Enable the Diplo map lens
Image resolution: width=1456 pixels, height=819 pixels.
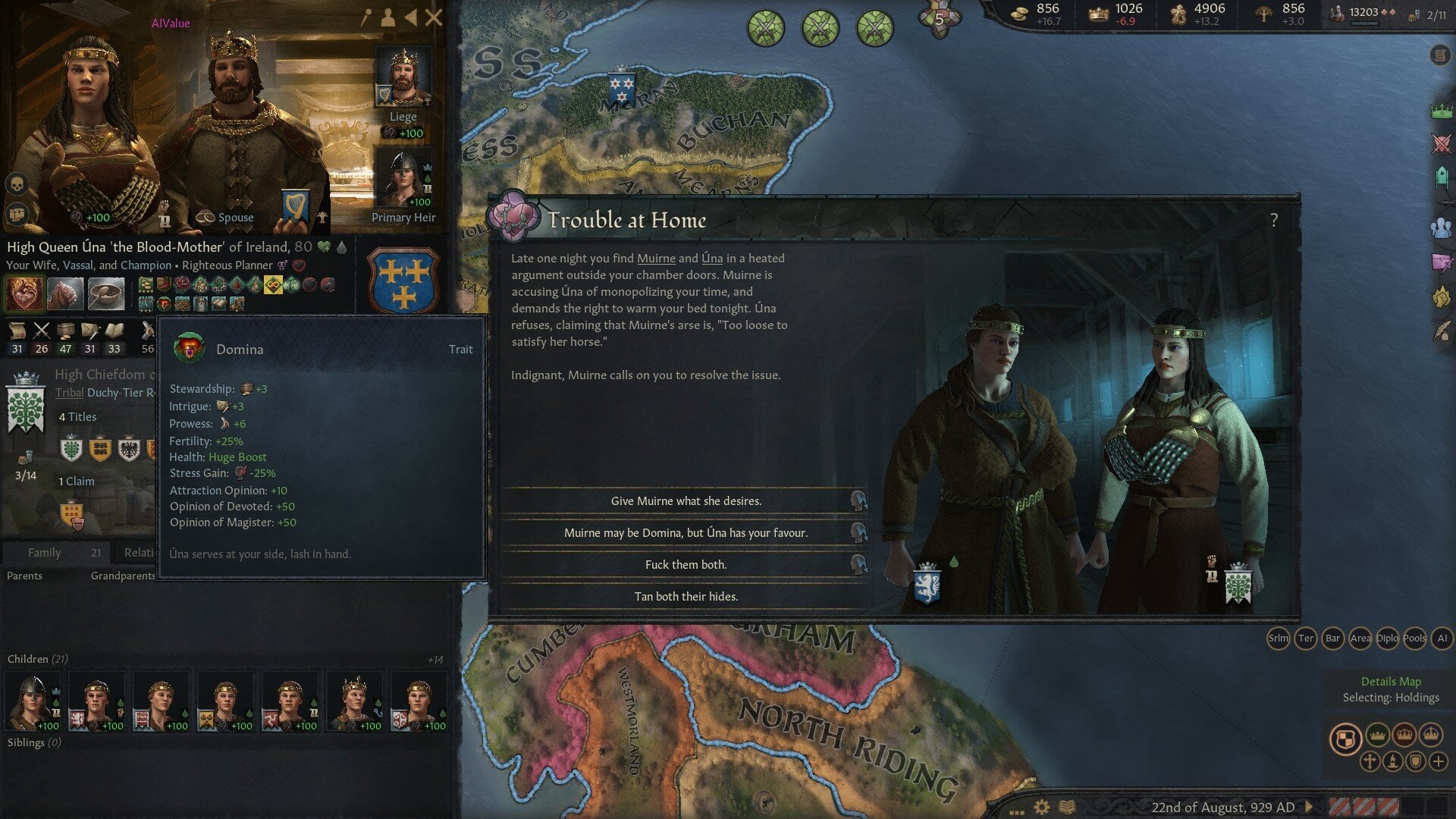coord(1389,639)
